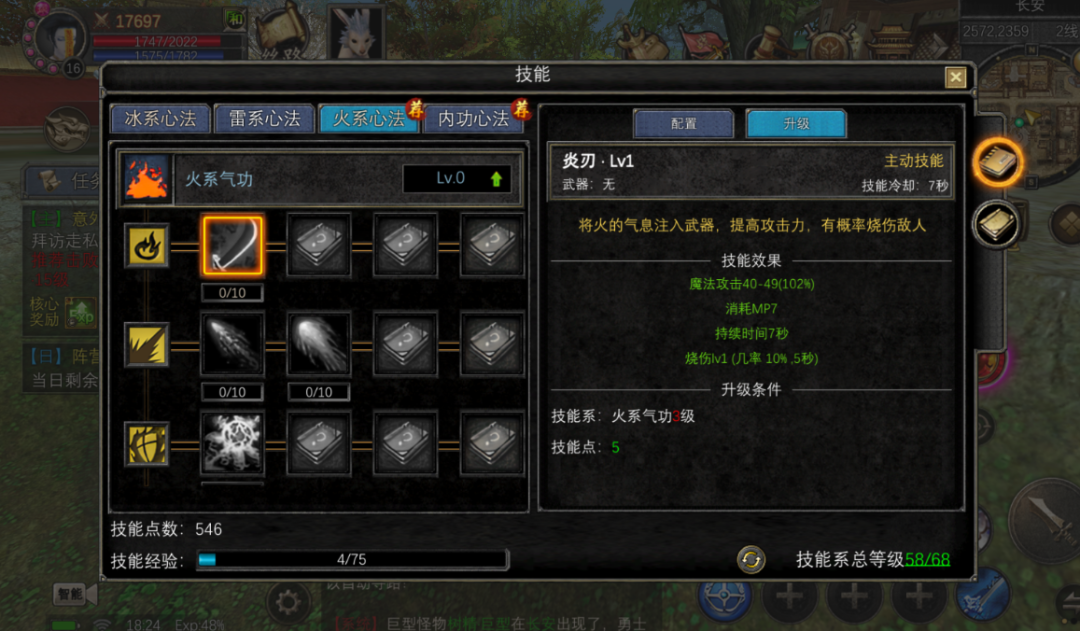Close the skills window
1080x631 pixels.
coord(956,77)
